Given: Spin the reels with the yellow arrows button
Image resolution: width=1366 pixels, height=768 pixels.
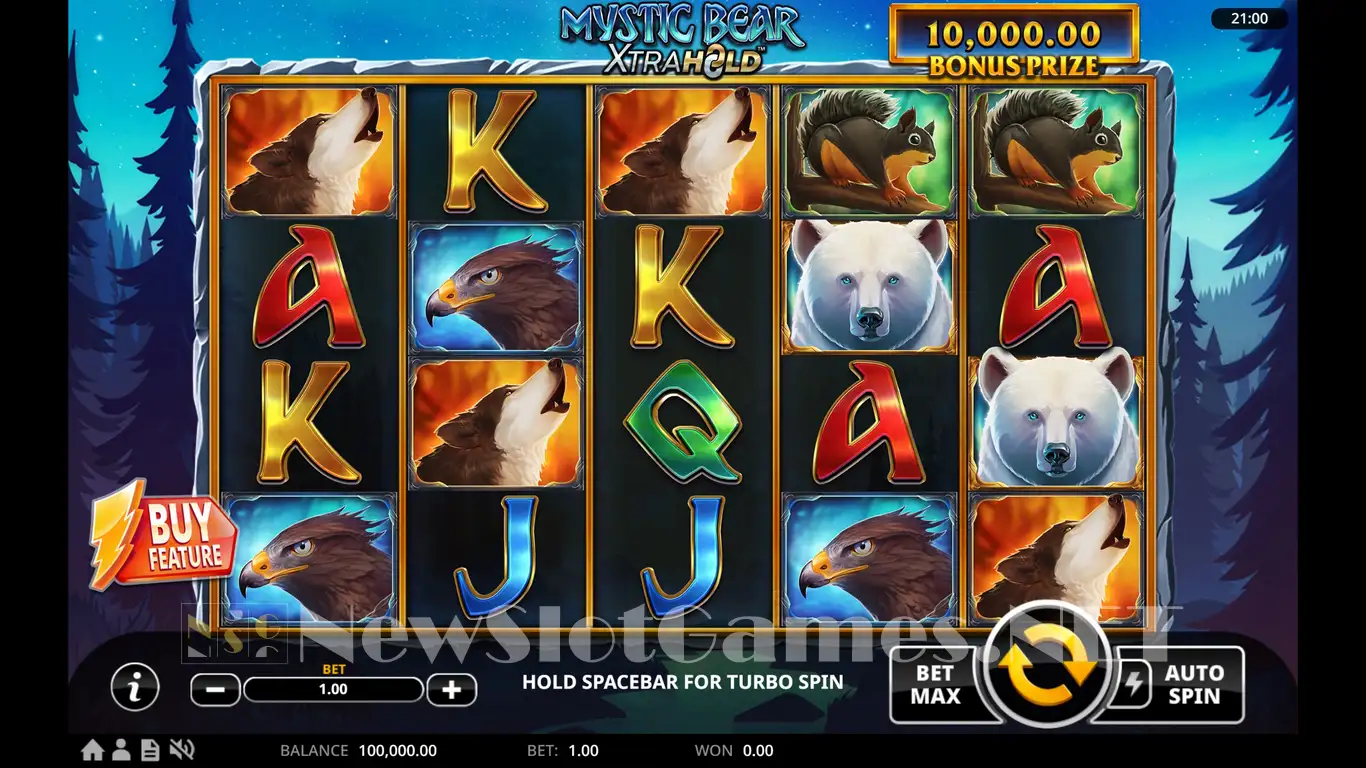Looking at the screenshot, I should [1048, 663].
